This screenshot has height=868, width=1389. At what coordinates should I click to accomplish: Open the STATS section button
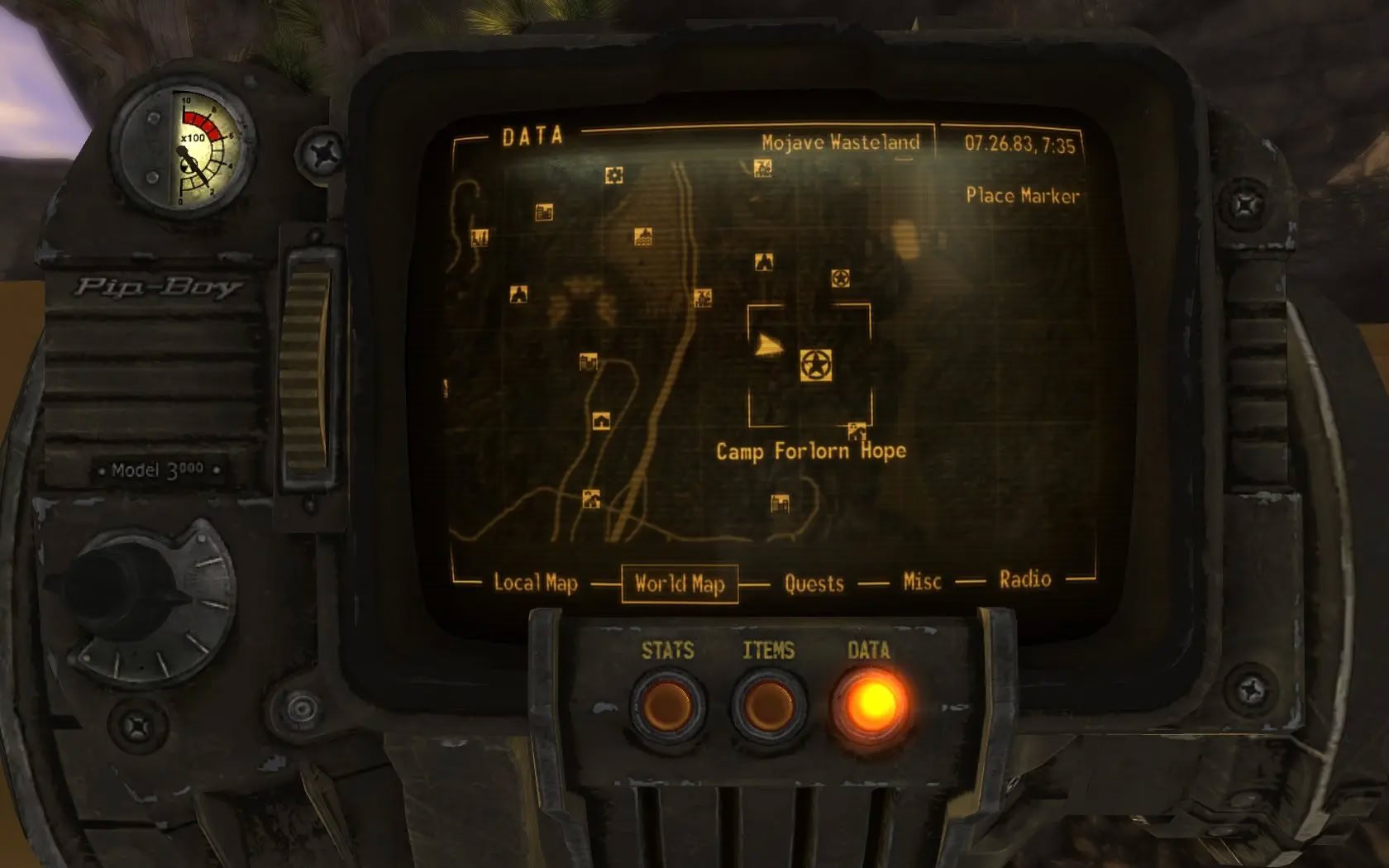click(x=667, y=705)
